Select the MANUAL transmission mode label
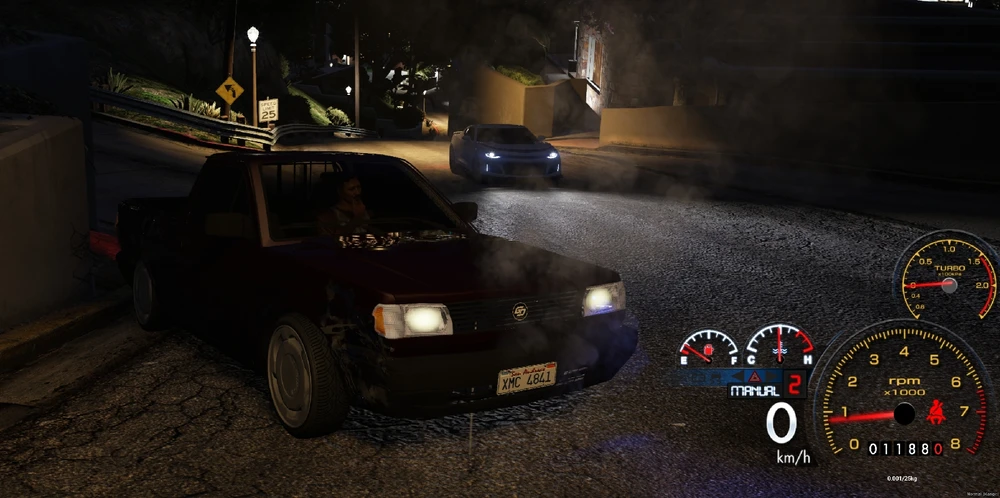This screenshot has height=498, width=1000. point(753,391)
